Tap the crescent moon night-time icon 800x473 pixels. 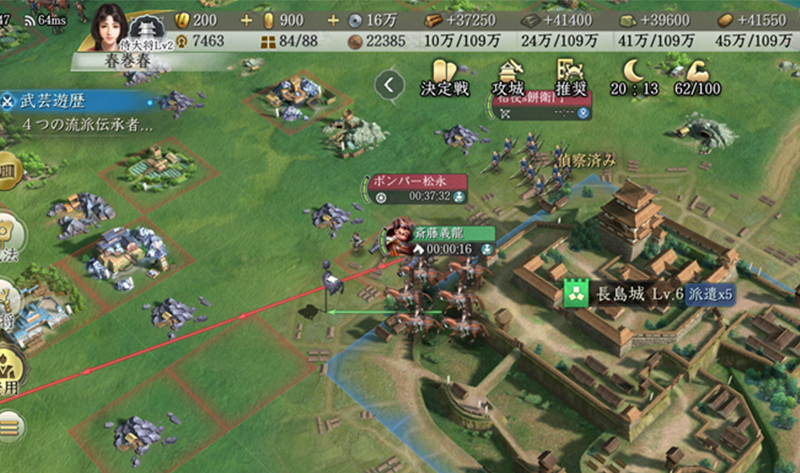point(633,71)
